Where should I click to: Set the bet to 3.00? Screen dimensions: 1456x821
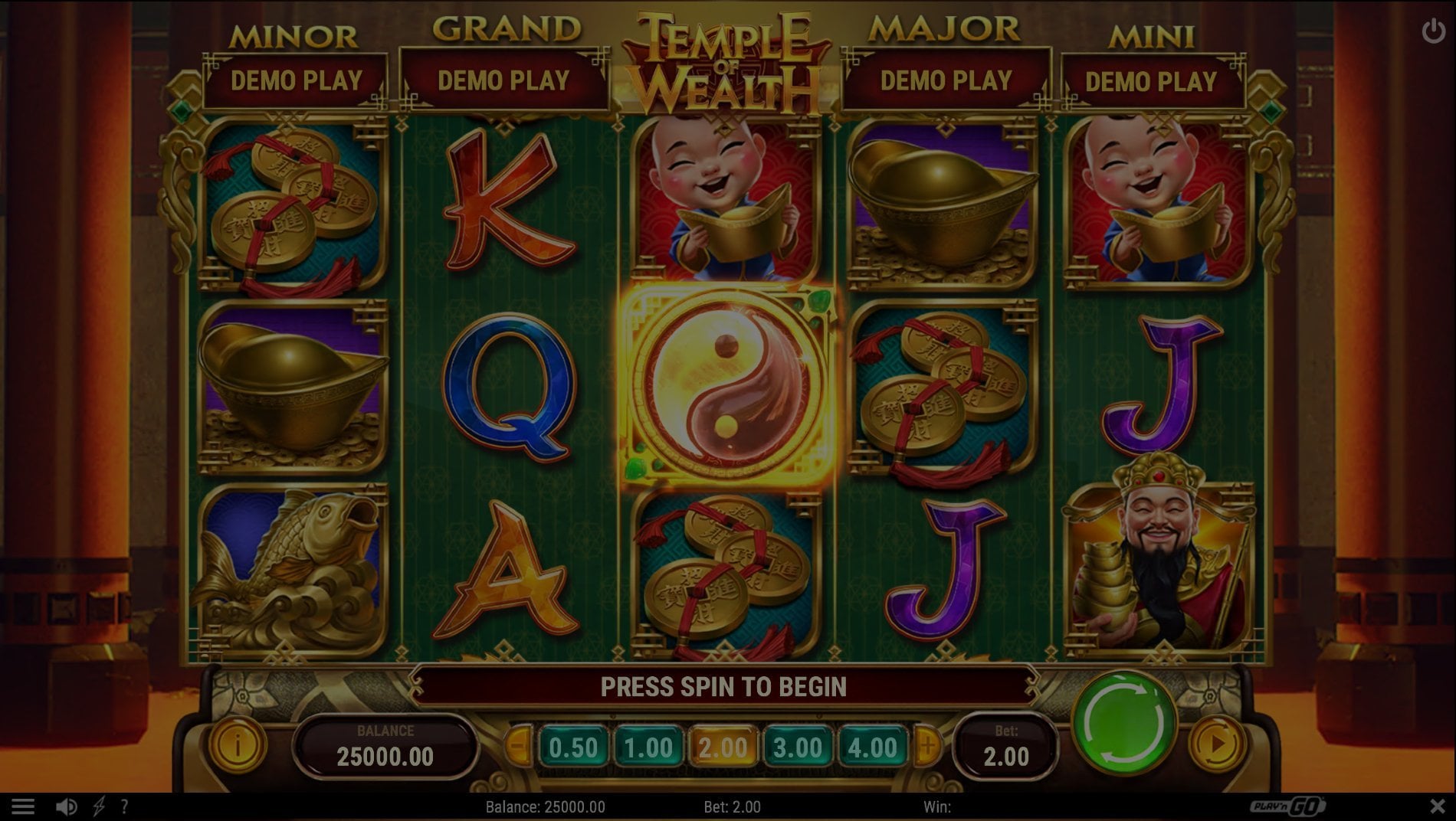(798, 747)
